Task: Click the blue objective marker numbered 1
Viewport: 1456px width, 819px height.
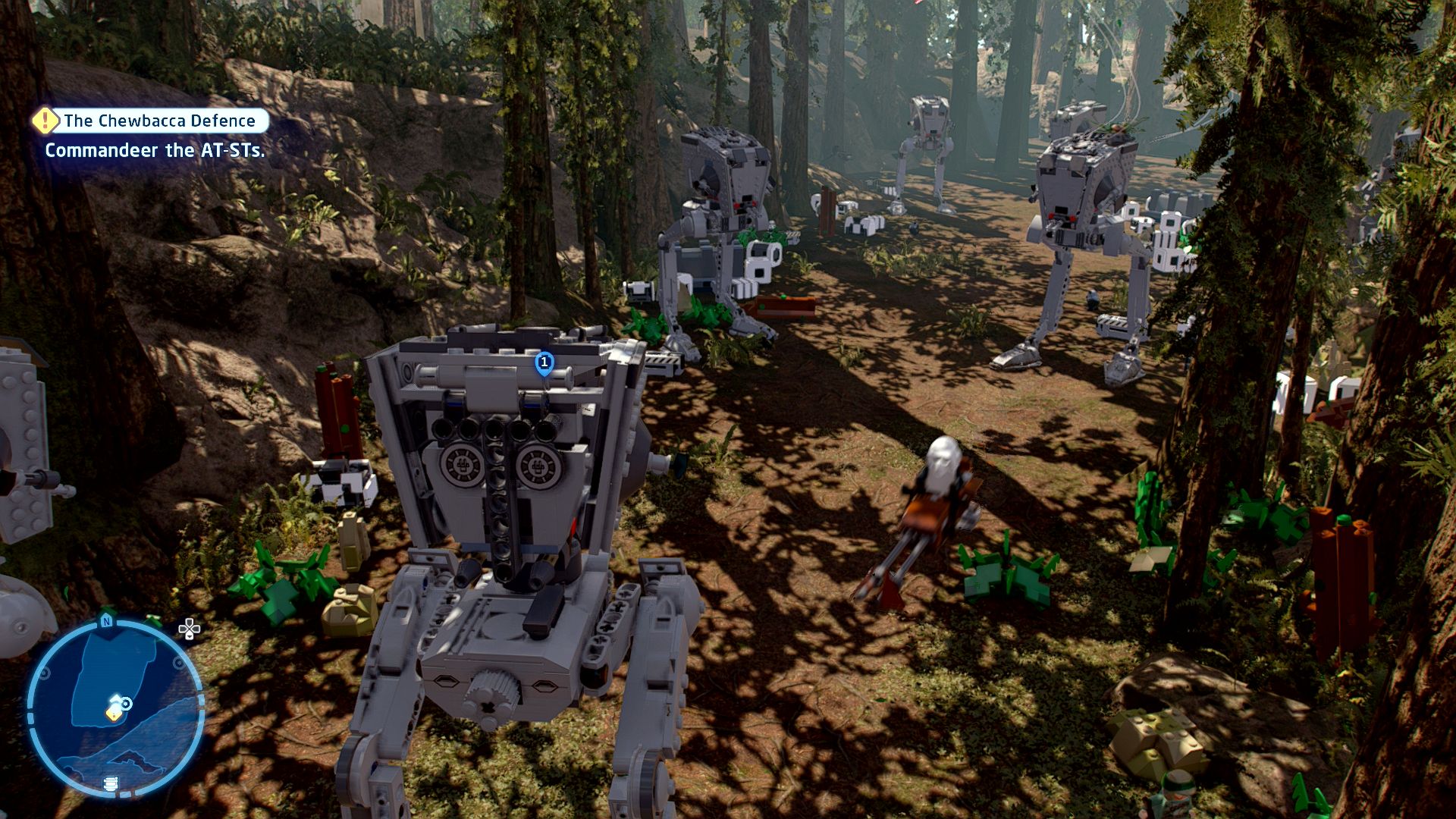Action: (x=544, y=362)
